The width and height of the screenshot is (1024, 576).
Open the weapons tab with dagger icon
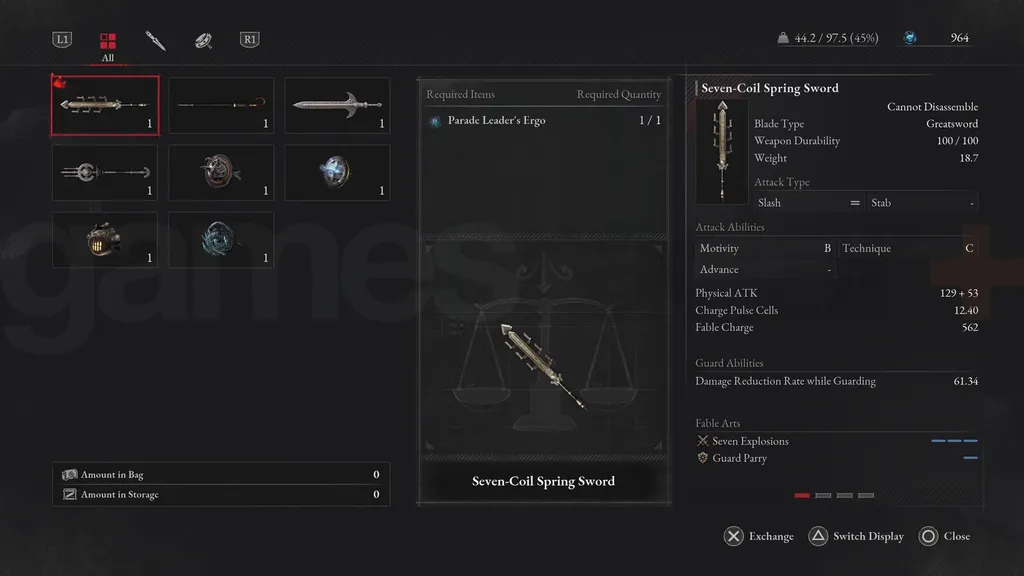coord(155,41)
